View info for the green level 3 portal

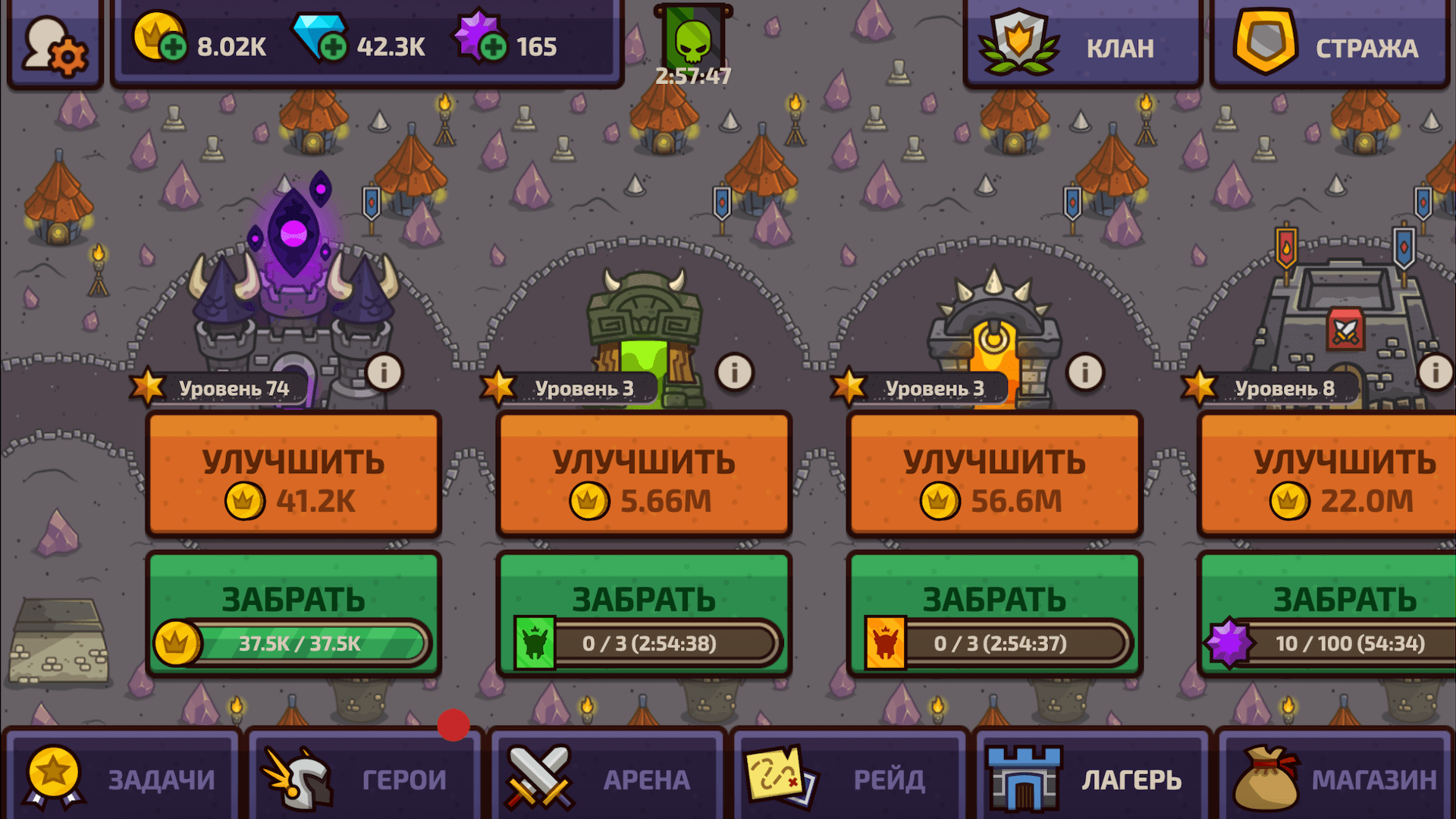[x=733, y=372]
